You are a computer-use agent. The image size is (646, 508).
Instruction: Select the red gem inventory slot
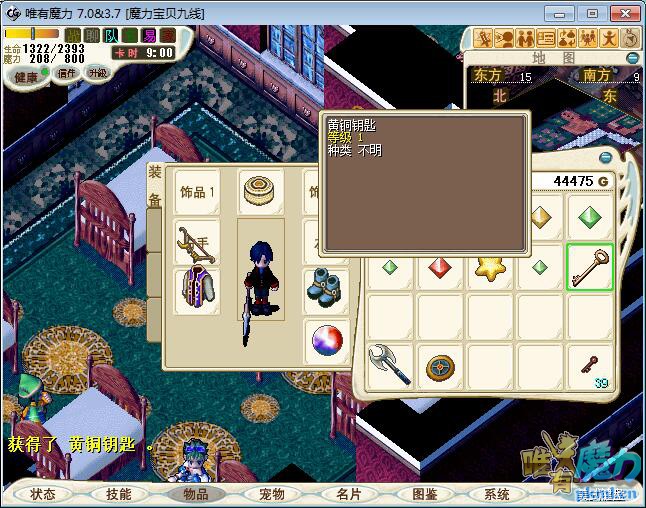(441, 267)
